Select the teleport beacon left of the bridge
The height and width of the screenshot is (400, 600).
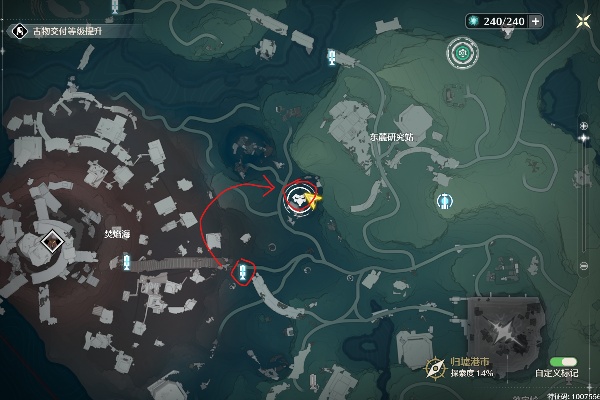click(127, 262)
